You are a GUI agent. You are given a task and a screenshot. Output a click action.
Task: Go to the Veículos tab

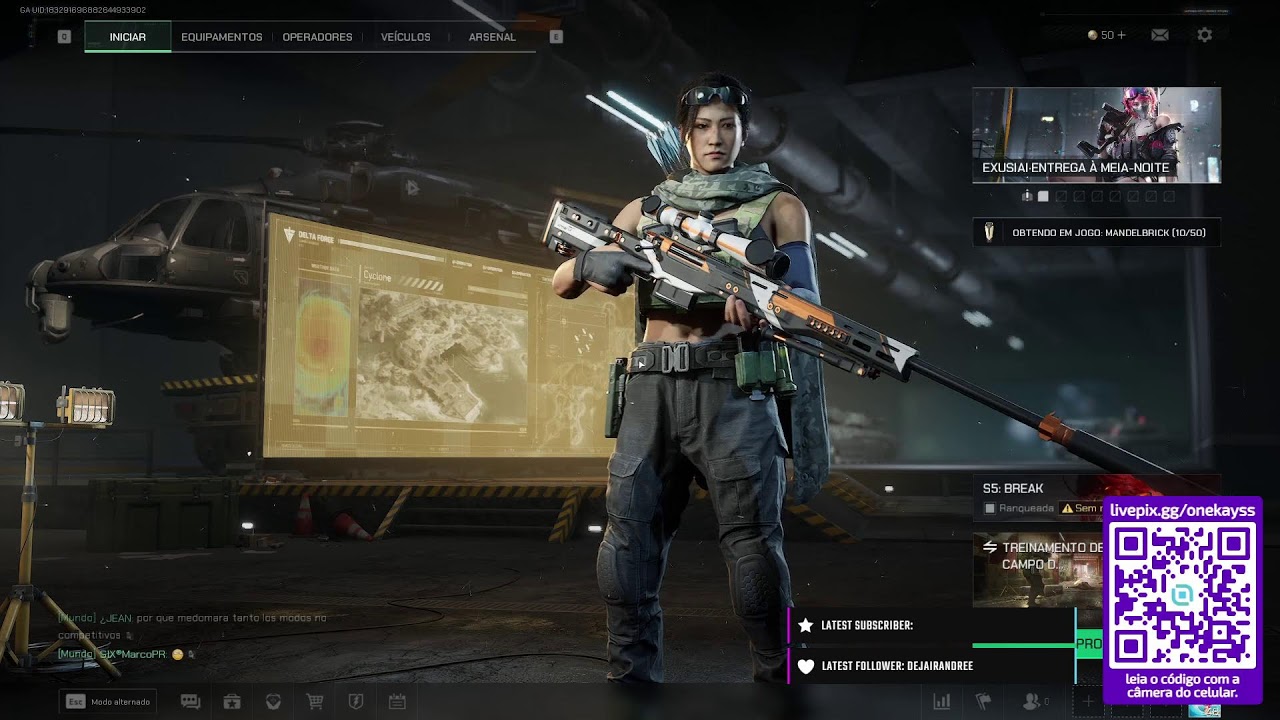tap(405, 37)
